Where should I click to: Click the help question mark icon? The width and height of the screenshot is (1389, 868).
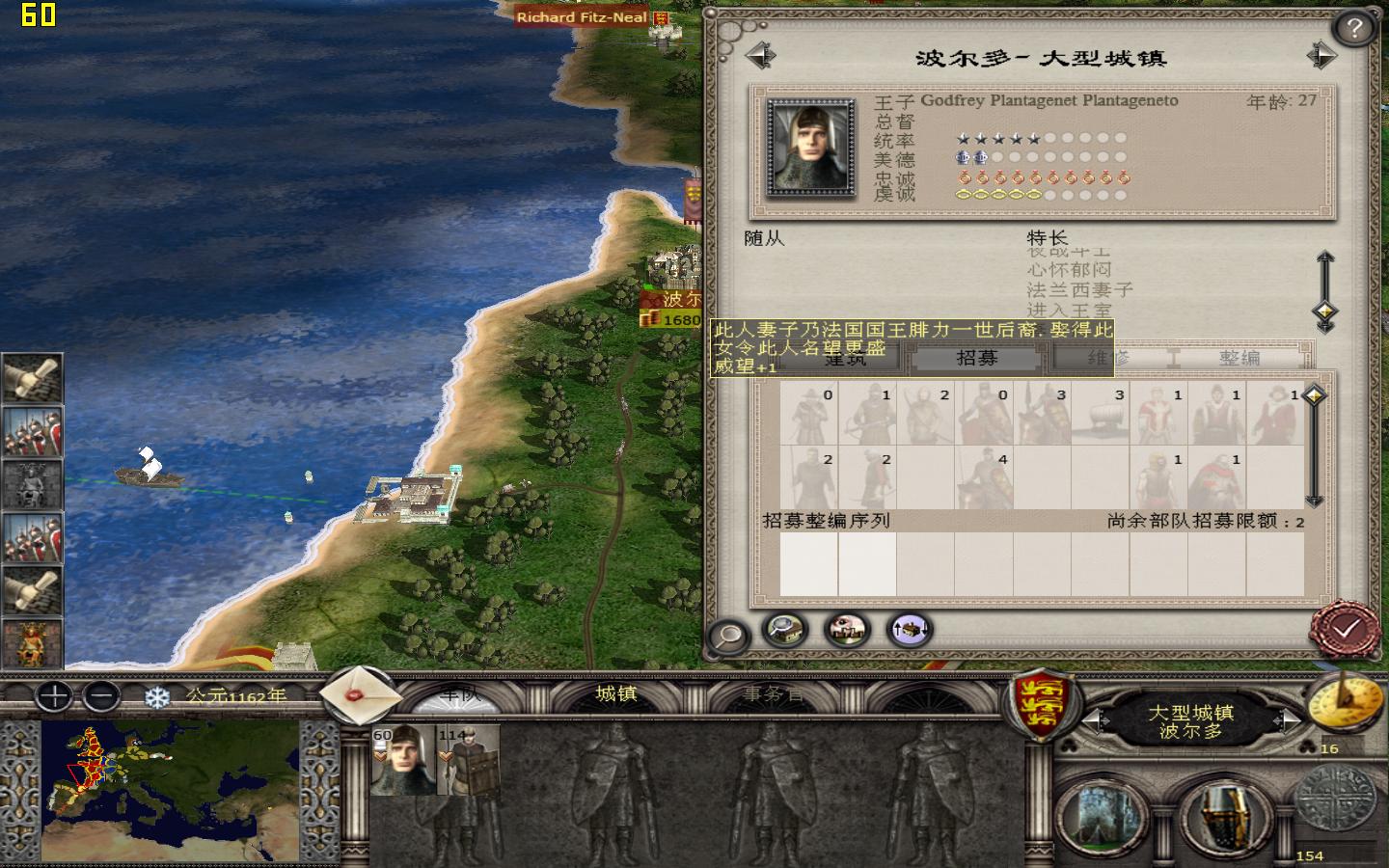[1353, 27]
